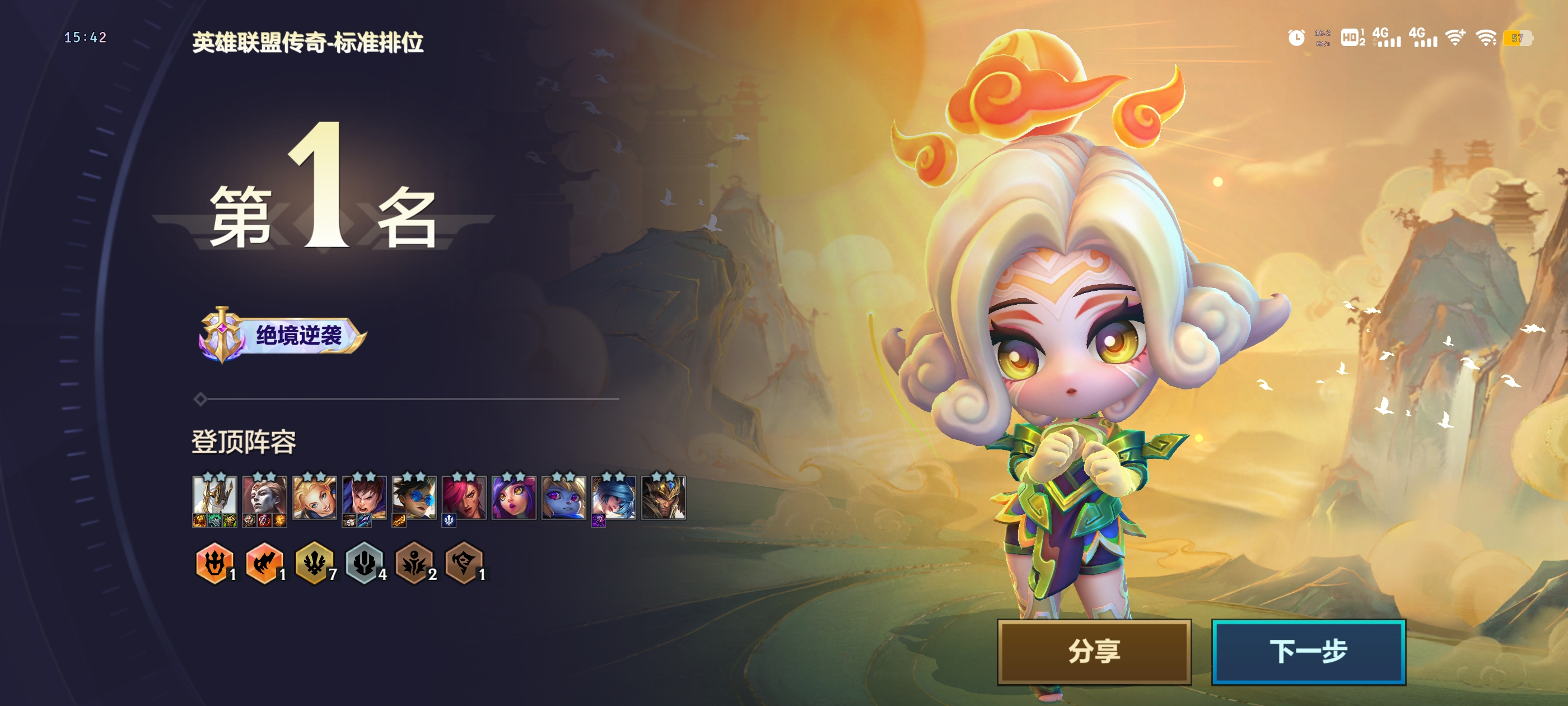Viewport: 1568px width, 706px height.
Task: View the bronze trait with count 2
Action: click(414, 563)
